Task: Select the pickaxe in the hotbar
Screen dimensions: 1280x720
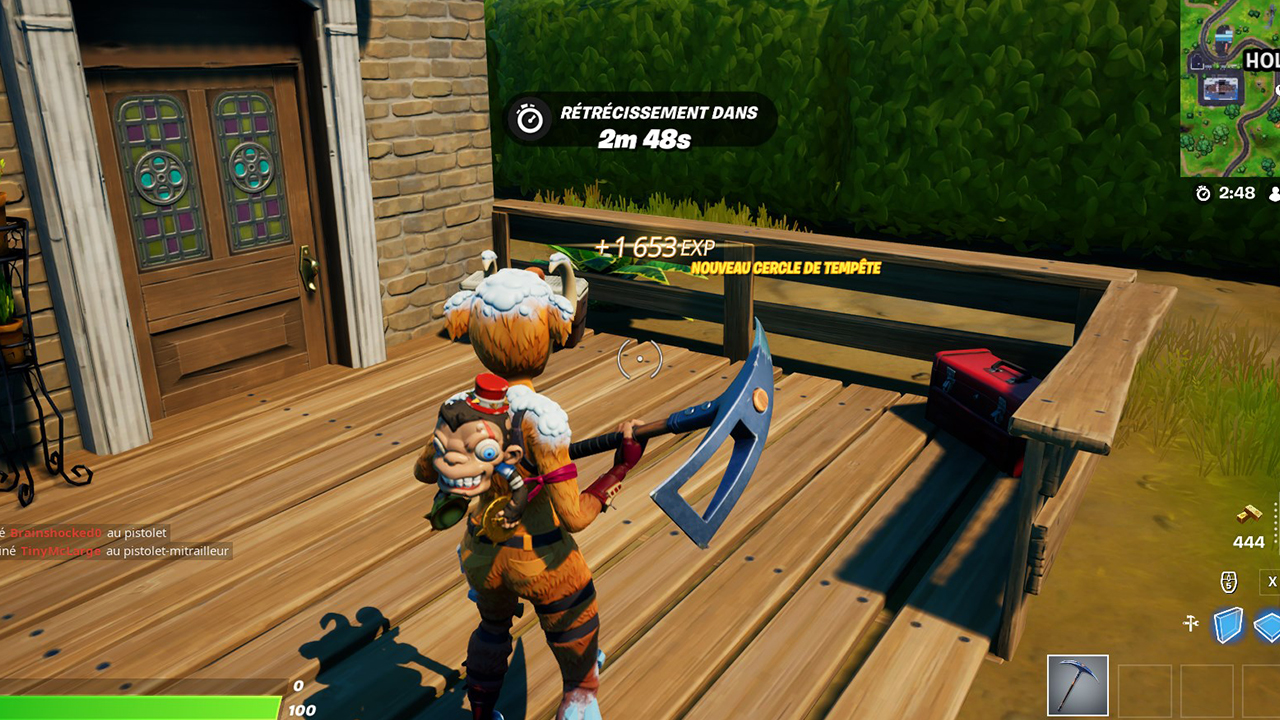Action: tap(1078, 687)
